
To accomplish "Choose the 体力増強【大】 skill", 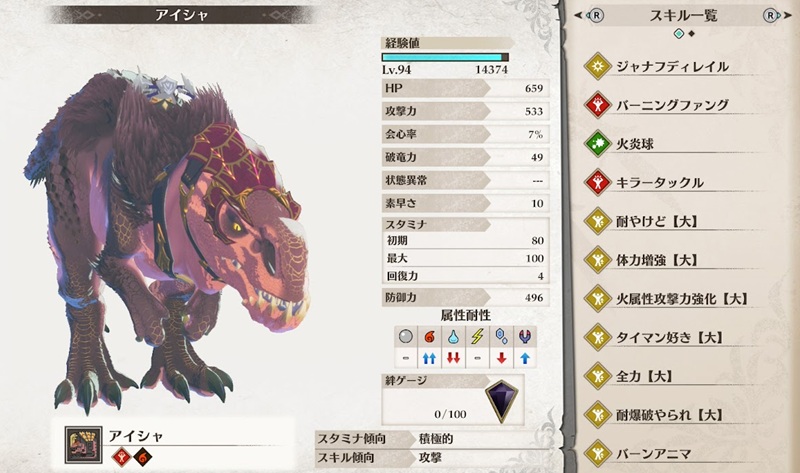I will [x=672, y=260].
